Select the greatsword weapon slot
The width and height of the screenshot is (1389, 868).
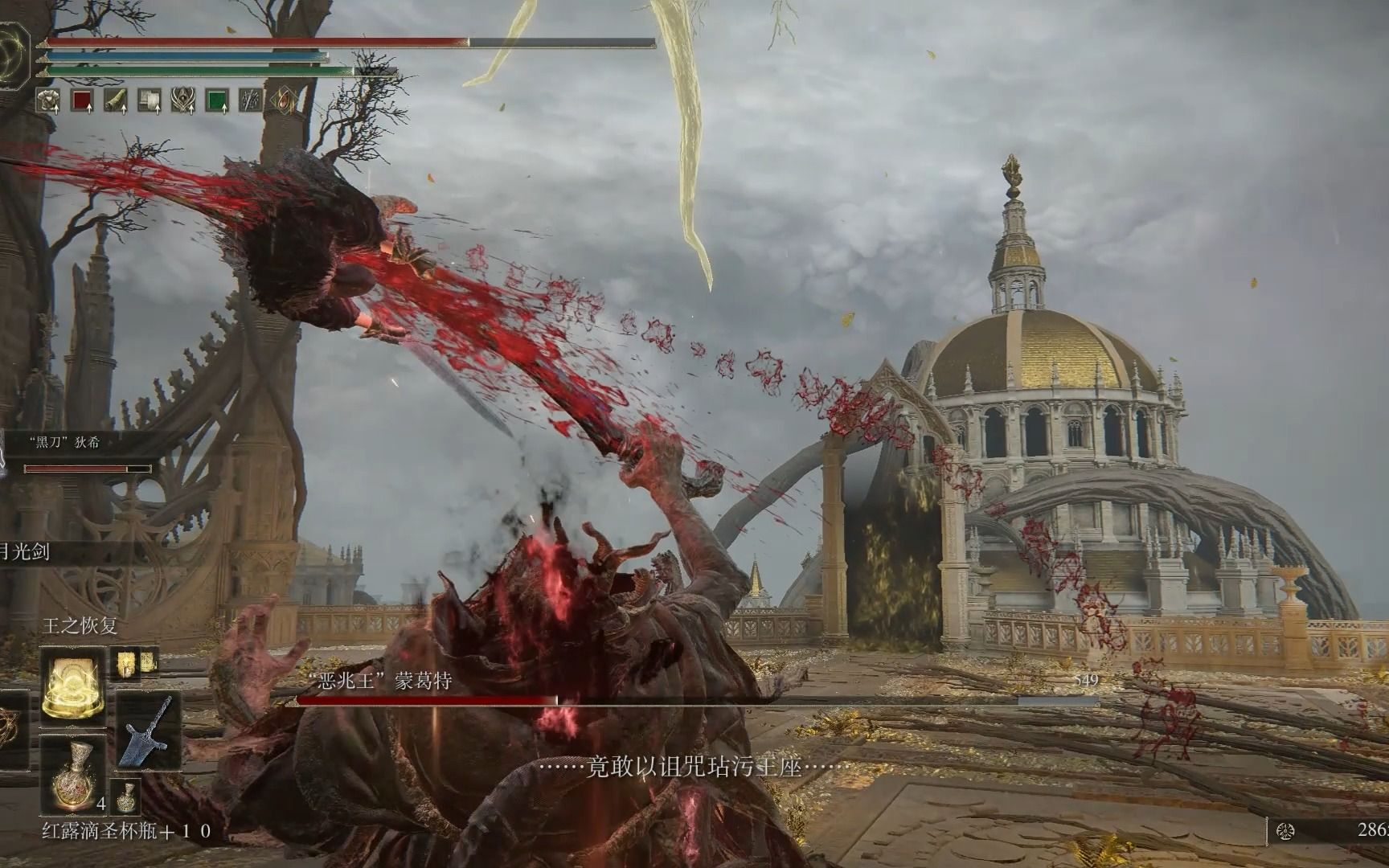148,731
